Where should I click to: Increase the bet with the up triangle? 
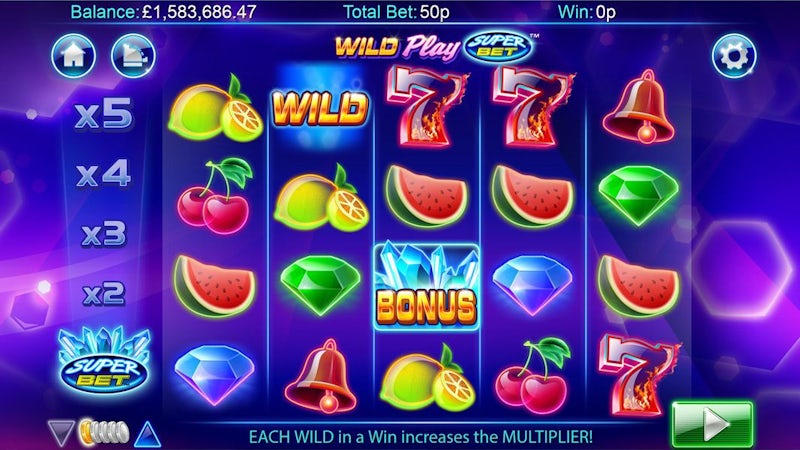[148, 432]
